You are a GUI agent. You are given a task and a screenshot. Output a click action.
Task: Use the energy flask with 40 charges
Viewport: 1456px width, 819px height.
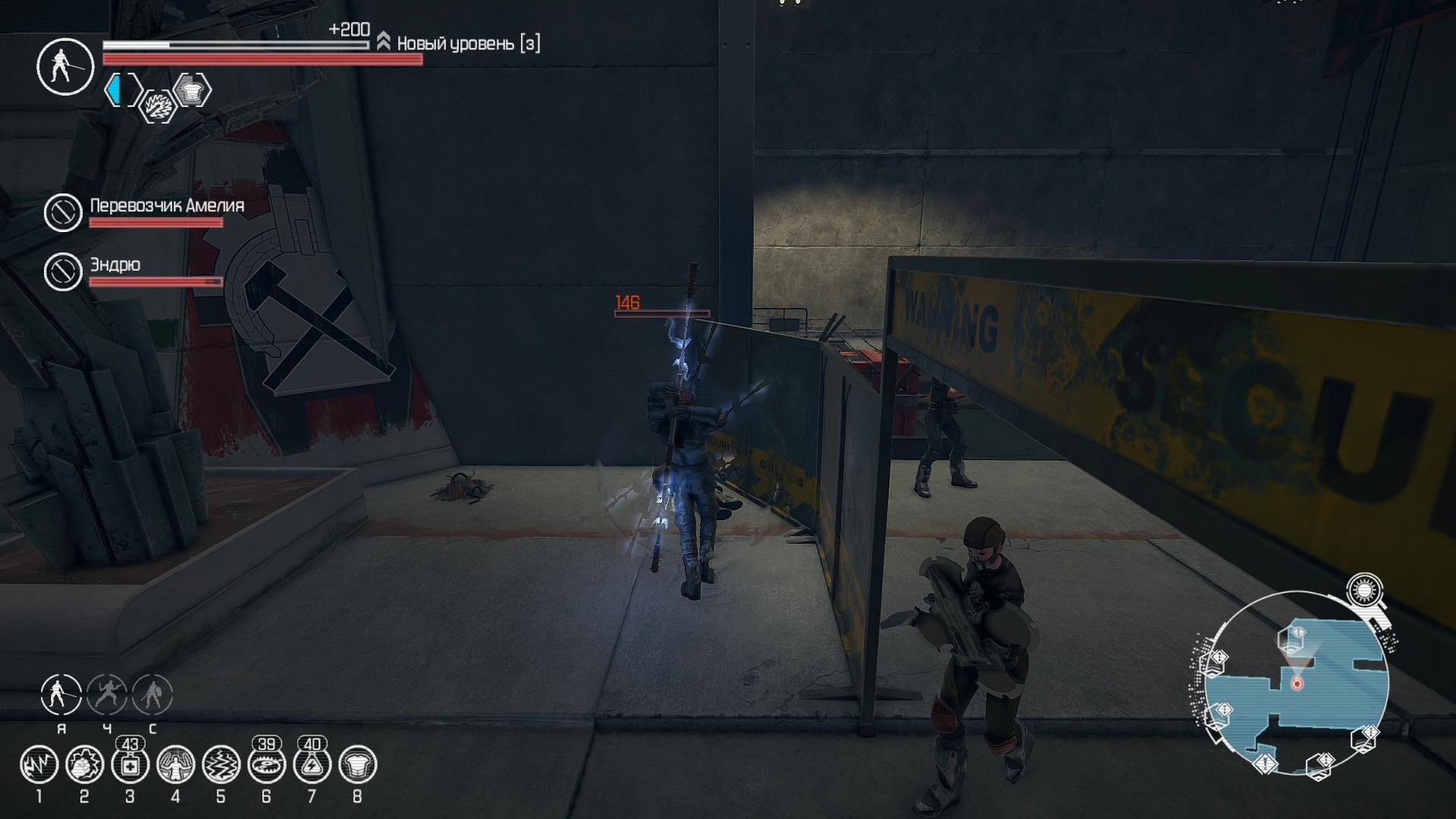click(x=312, y=765)
